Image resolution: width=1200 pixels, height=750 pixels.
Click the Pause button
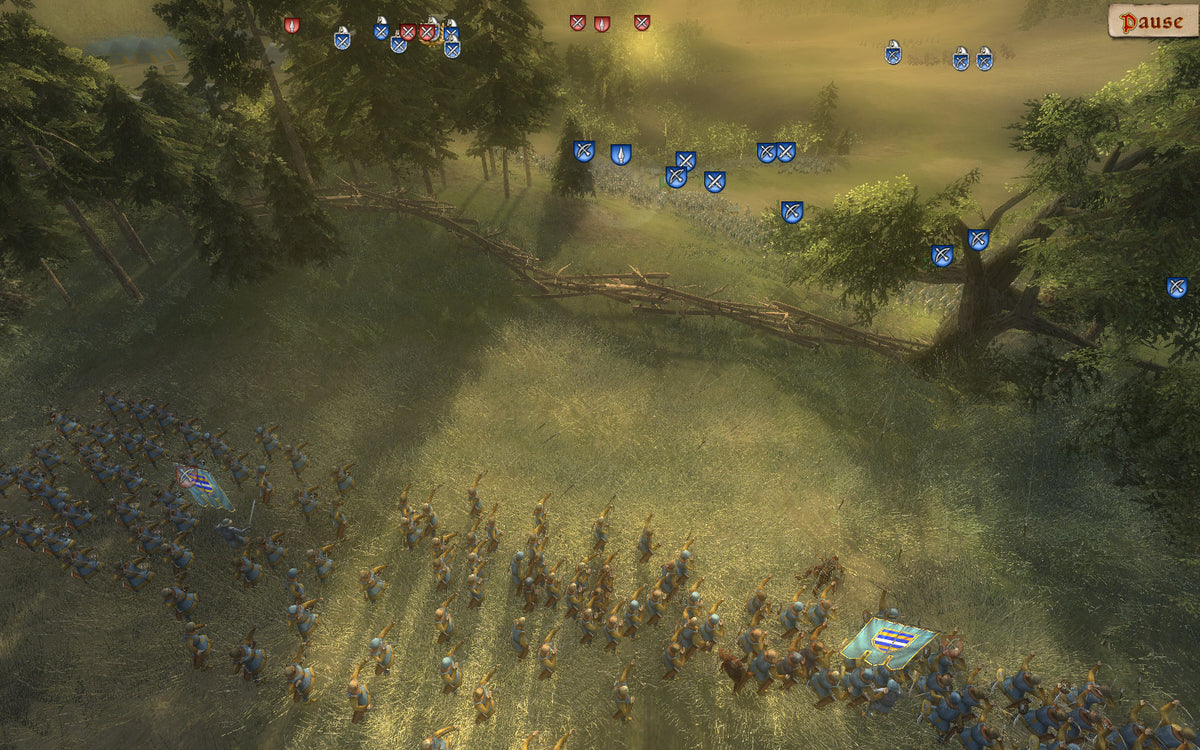[1152, 21]
